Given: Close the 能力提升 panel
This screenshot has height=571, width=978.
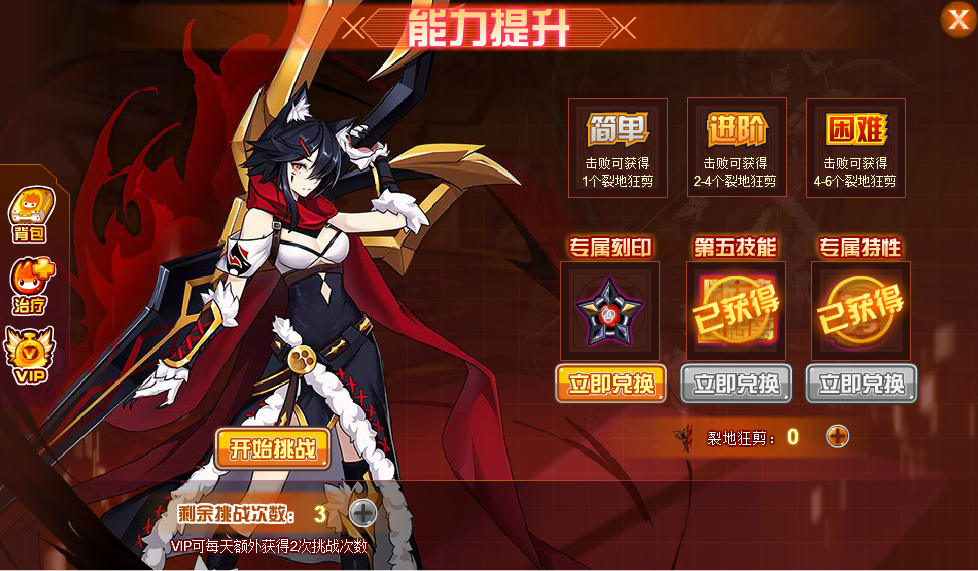Looking at the screenshot, I should pyautogui.click(x=957, y=19).
